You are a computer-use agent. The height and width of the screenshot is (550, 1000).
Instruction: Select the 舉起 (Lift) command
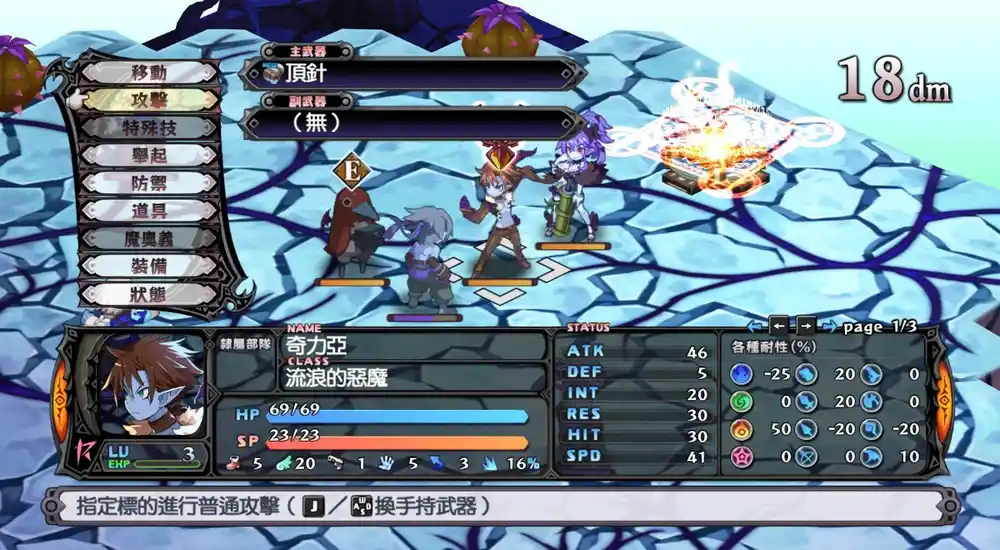coord(148,157)
